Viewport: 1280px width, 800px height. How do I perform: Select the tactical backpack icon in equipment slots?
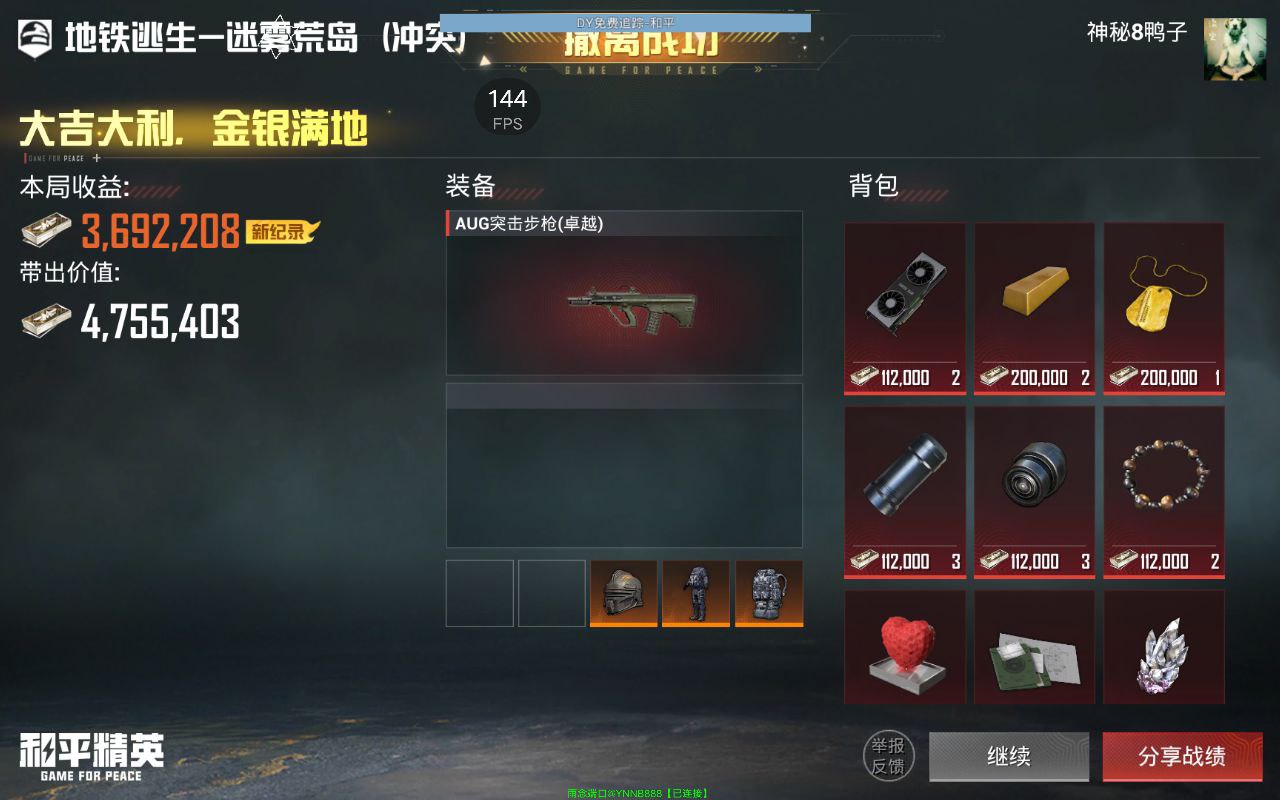pyautogui.click(x=769, y=593)
